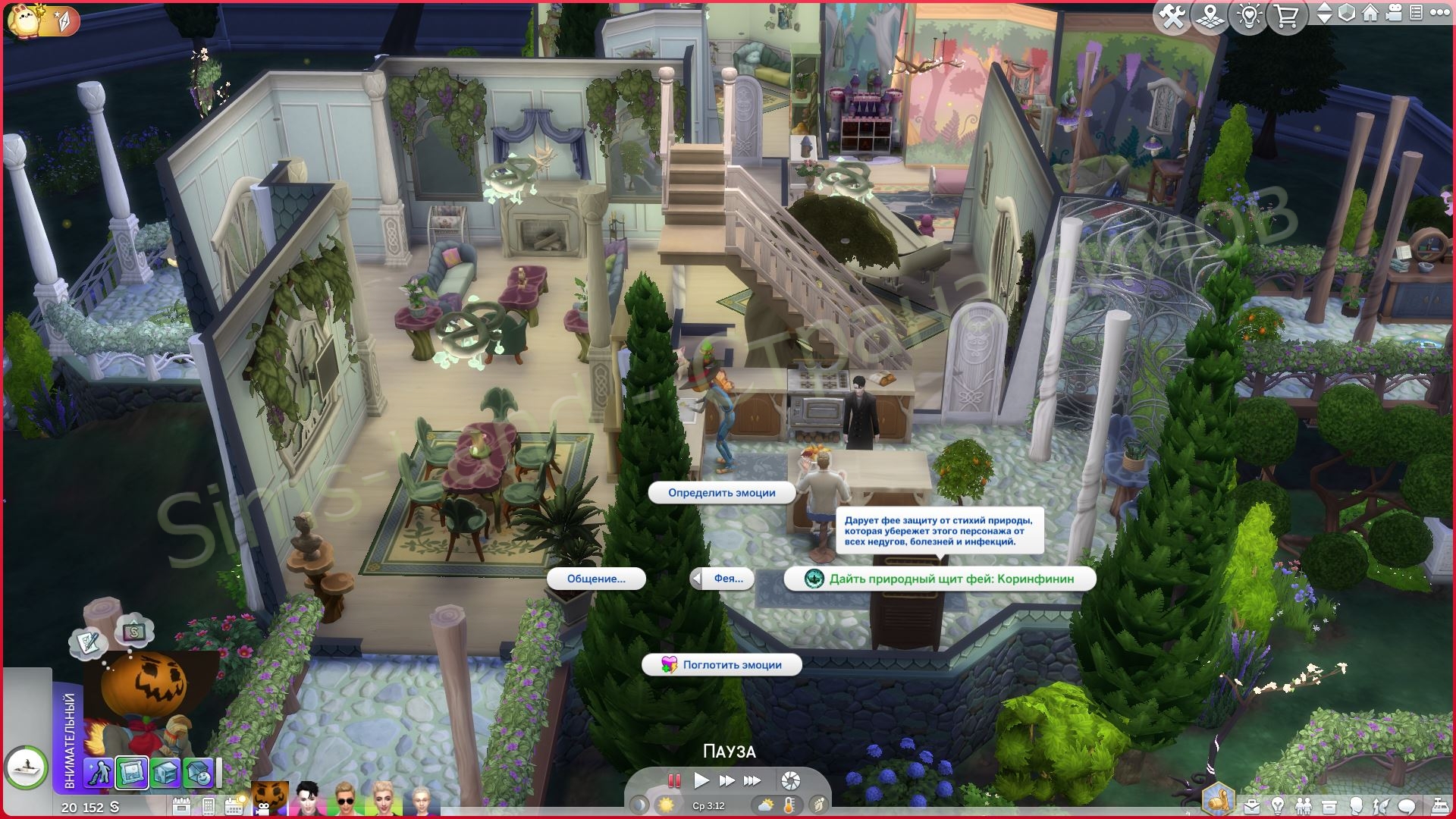Image resolution: width=1456 pixels, height=819 pixels.
Task: Select the pale black-haired sim portrait
Action: (x=308, y=799)
